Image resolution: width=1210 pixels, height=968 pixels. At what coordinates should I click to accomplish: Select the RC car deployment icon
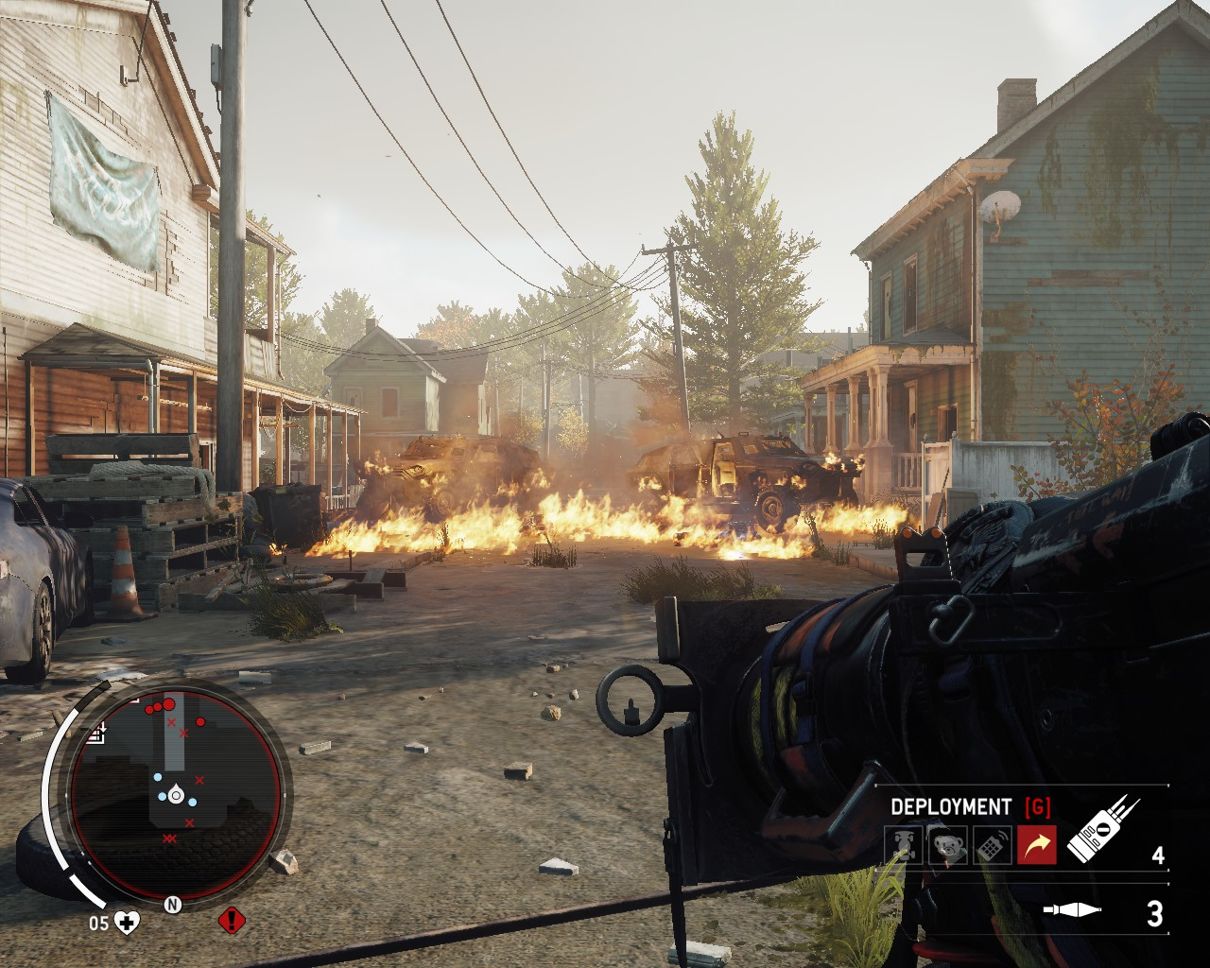[903, 845]
